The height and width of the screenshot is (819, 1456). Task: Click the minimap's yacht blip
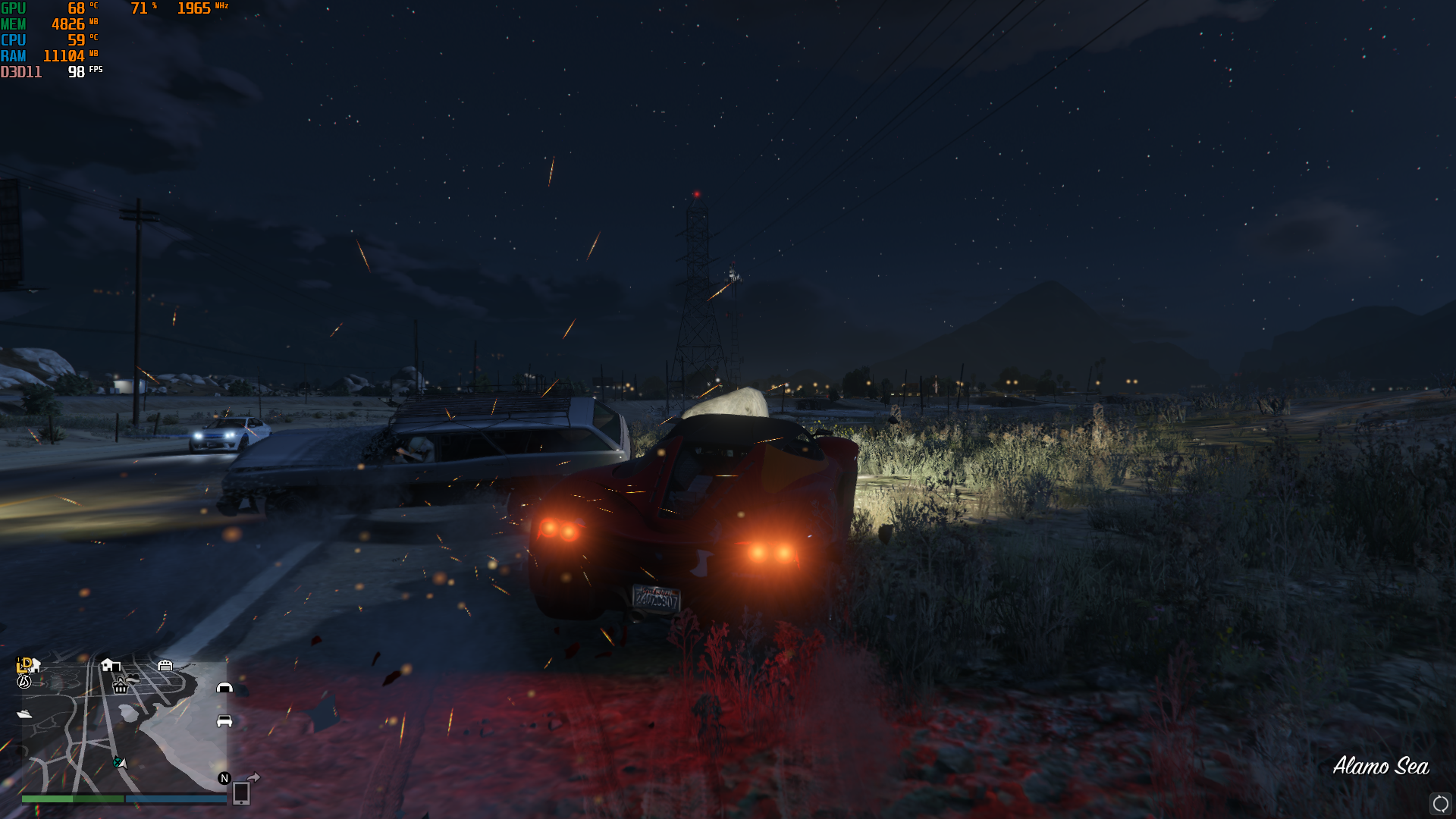click(x=24, y=714)
